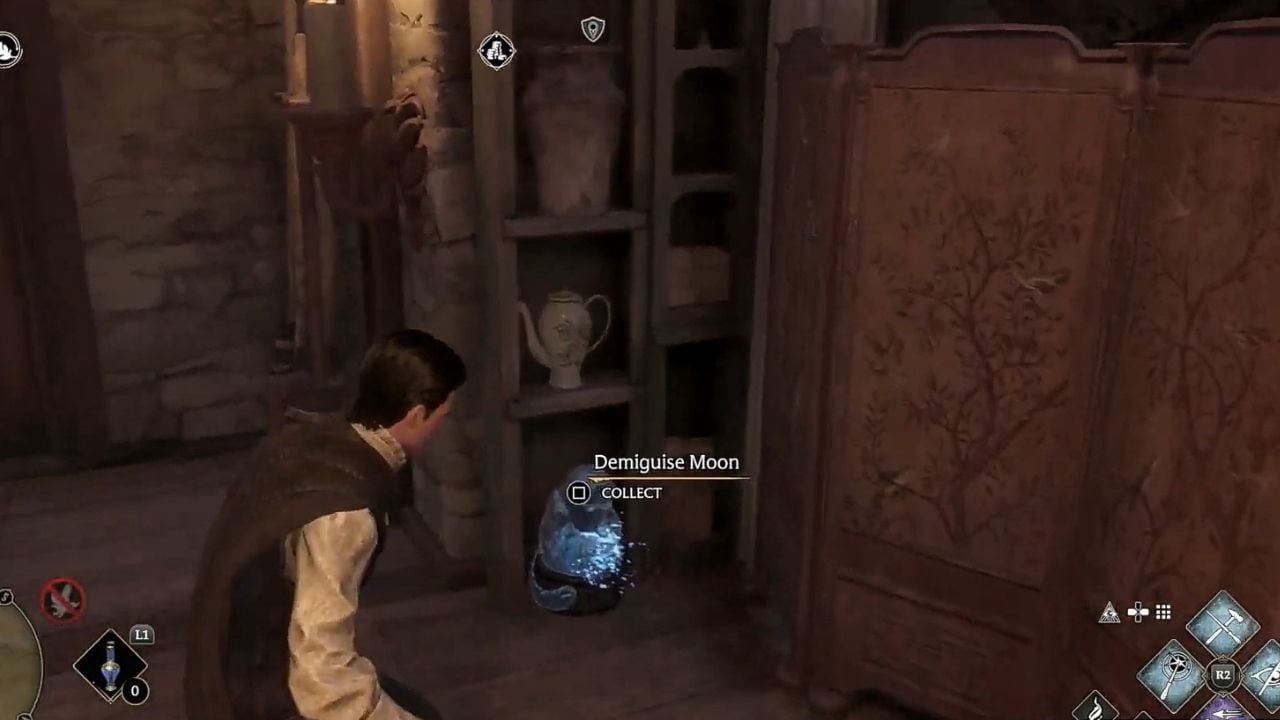Open the spell set grid icon
This screenshot has height=720, width=1280.
point(1163,612)
